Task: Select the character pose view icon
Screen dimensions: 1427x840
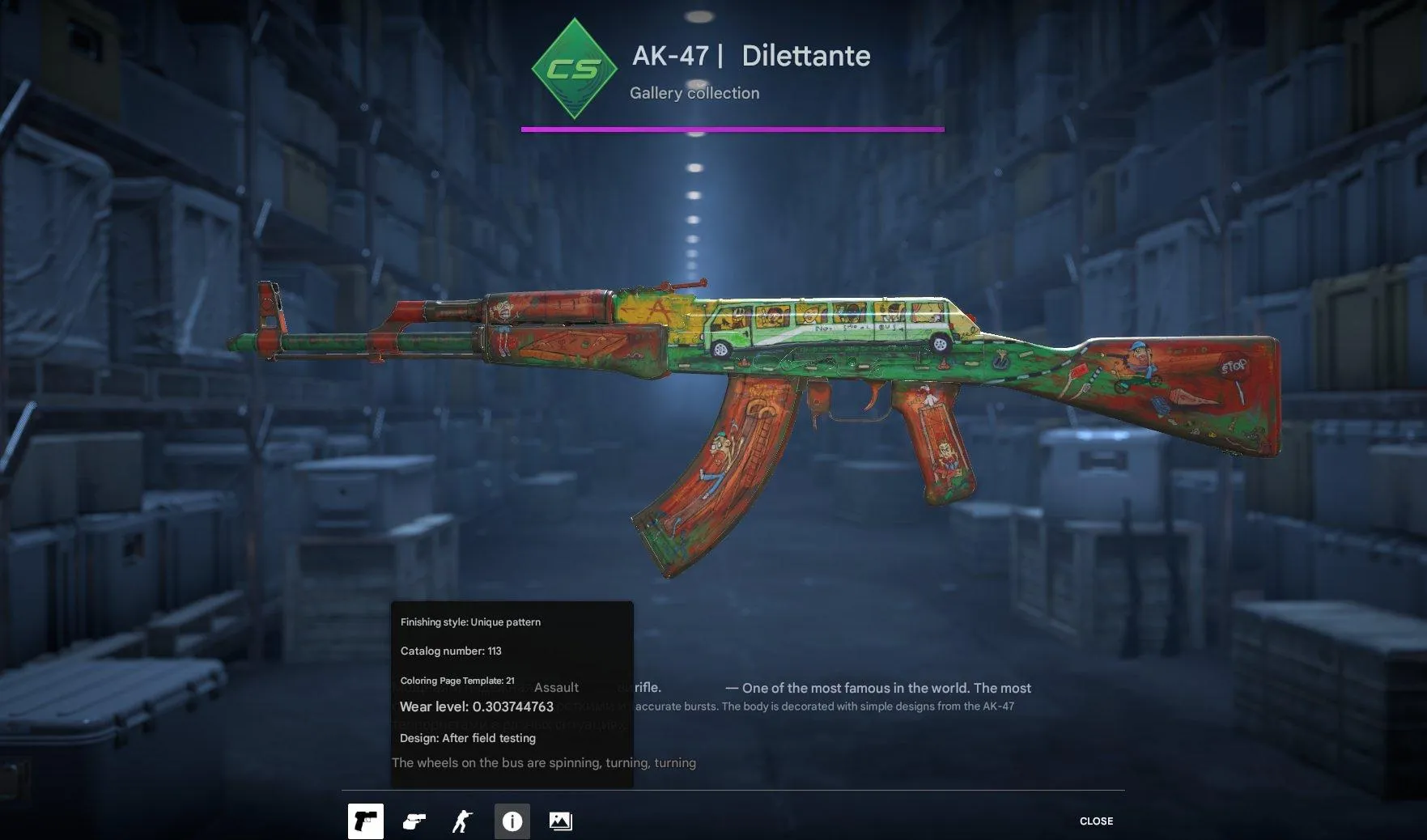Action: pos(462,821)
